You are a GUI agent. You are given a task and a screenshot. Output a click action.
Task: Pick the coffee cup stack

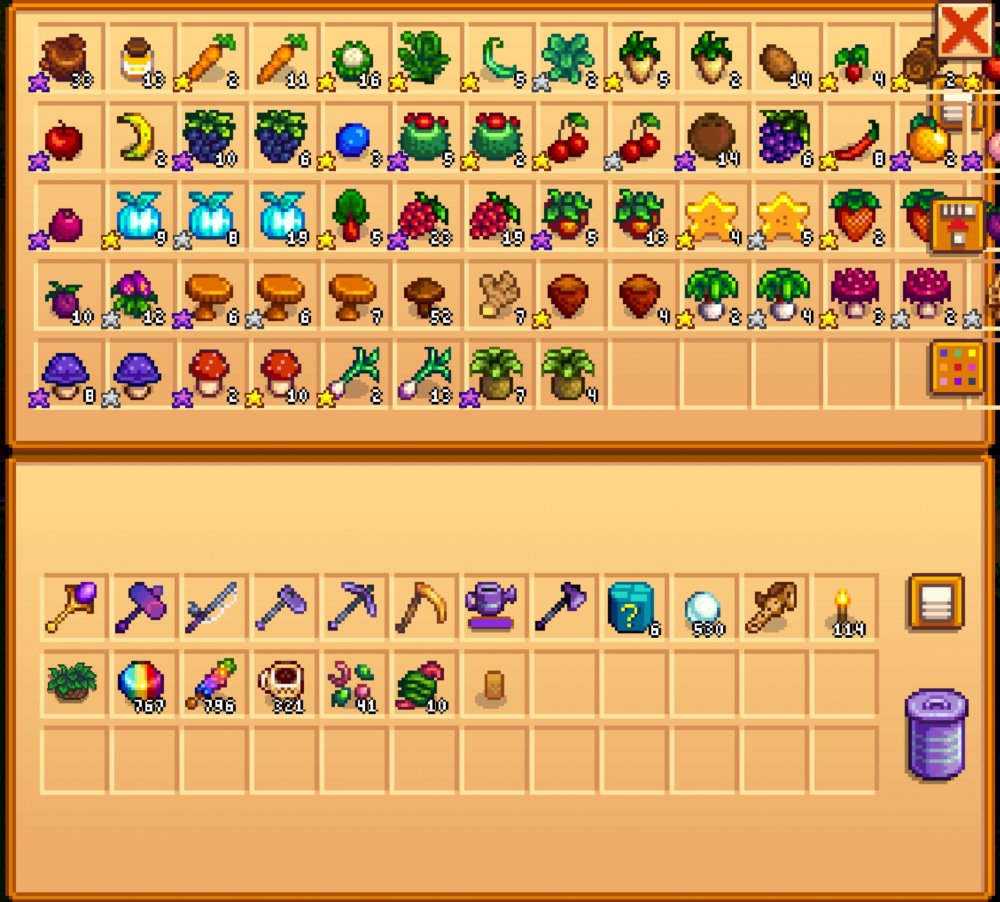[279, 684]
